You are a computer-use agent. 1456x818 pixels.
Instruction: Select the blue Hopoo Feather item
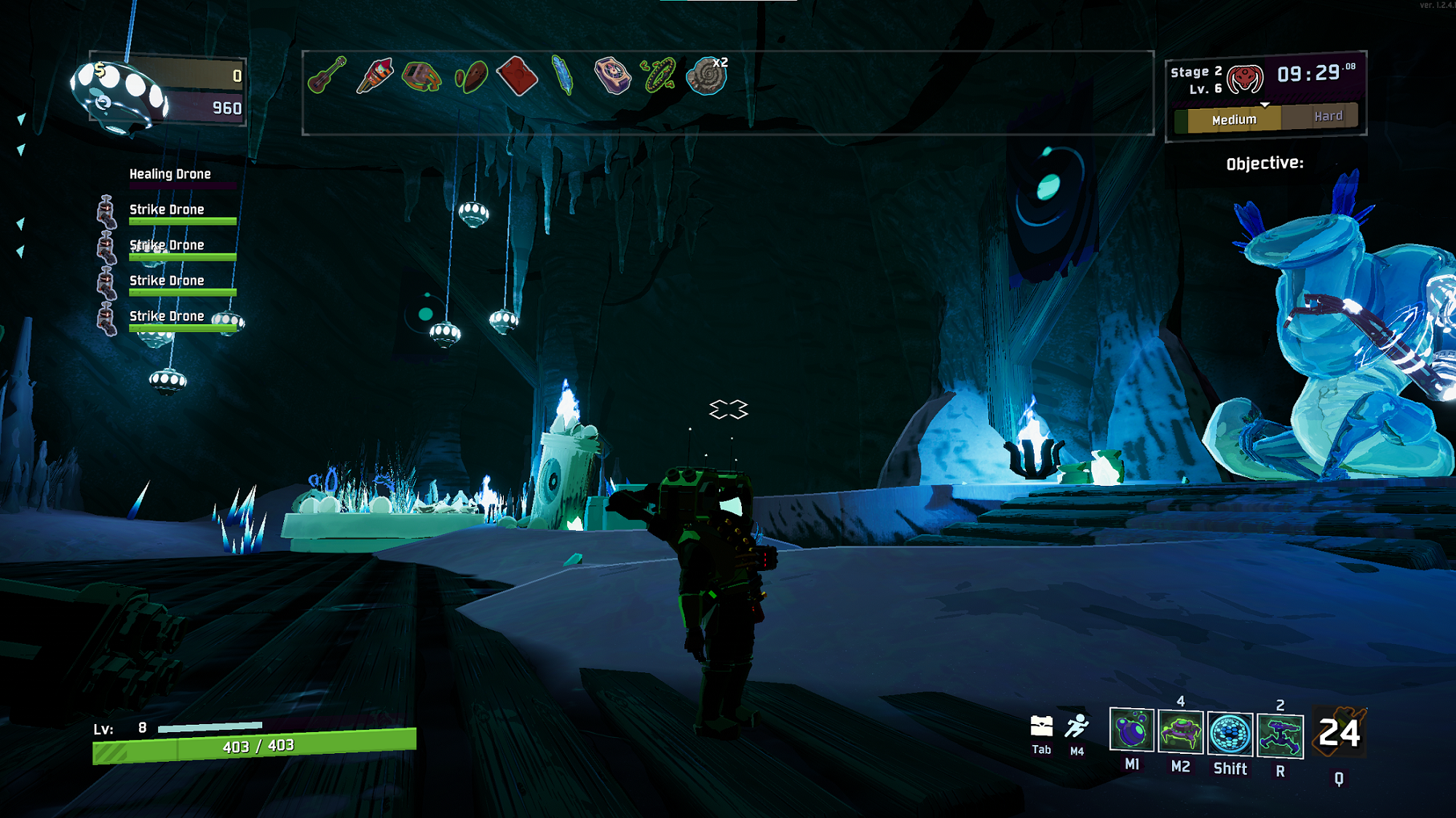pyautogui.click(x=563, y=75)
